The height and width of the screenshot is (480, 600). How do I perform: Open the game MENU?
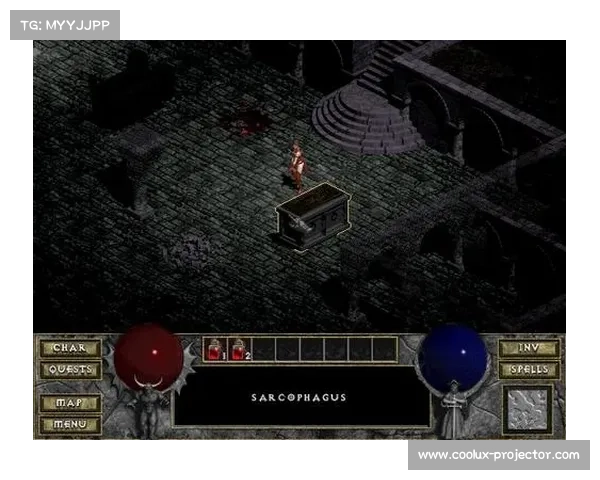[69, 423]
